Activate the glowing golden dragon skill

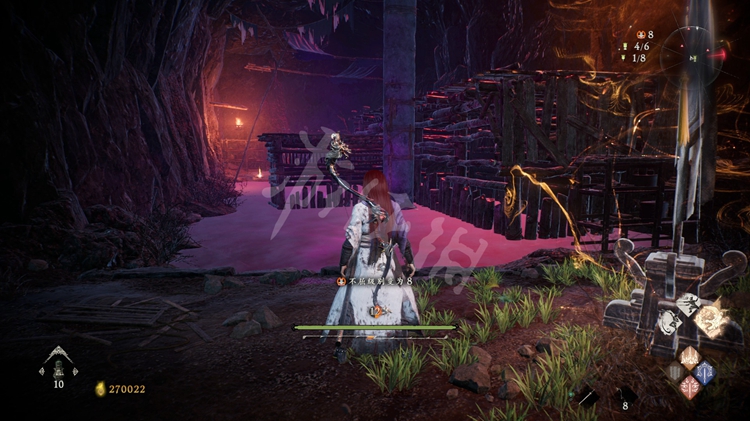pos(711,320)
